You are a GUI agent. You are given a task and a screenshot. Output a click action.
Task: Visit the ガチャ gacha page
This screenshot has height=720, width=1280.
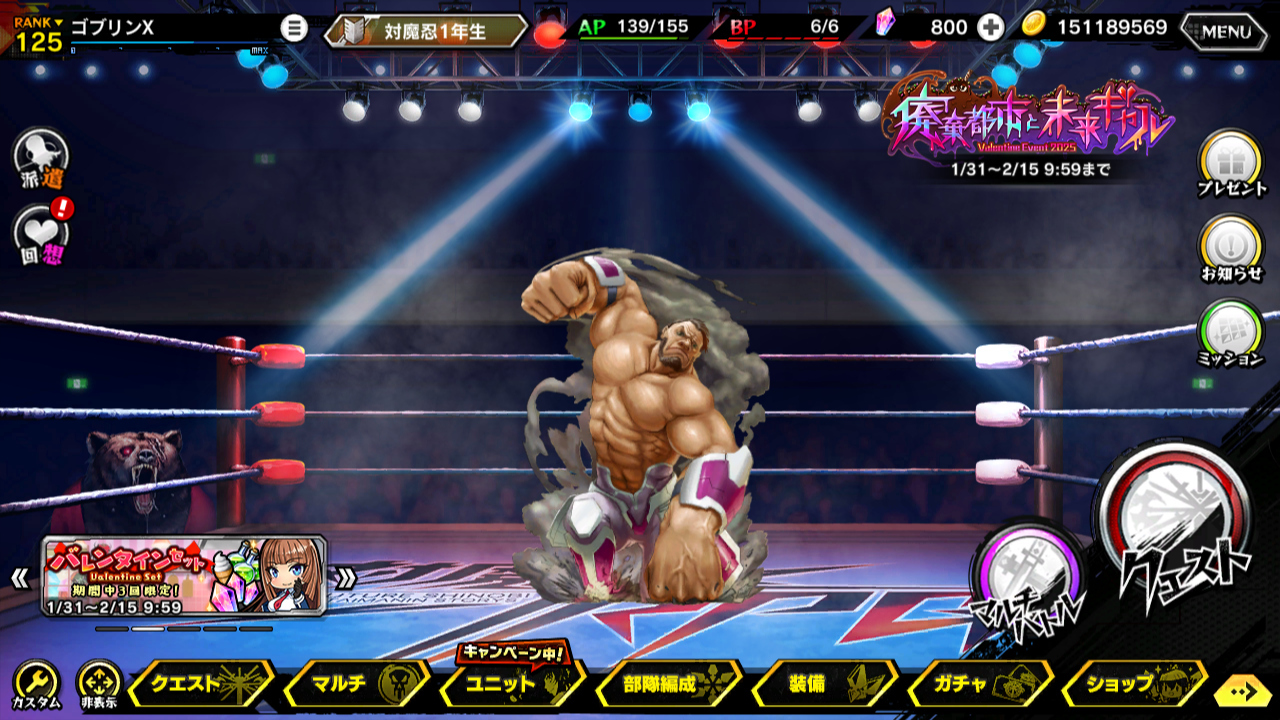(x=979, y=685)
